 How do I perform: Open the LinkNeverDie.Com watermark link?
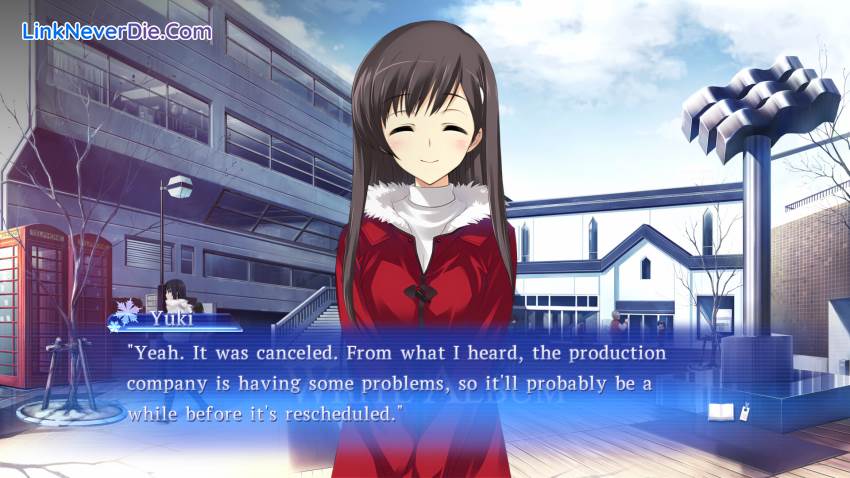pos(116,32)
